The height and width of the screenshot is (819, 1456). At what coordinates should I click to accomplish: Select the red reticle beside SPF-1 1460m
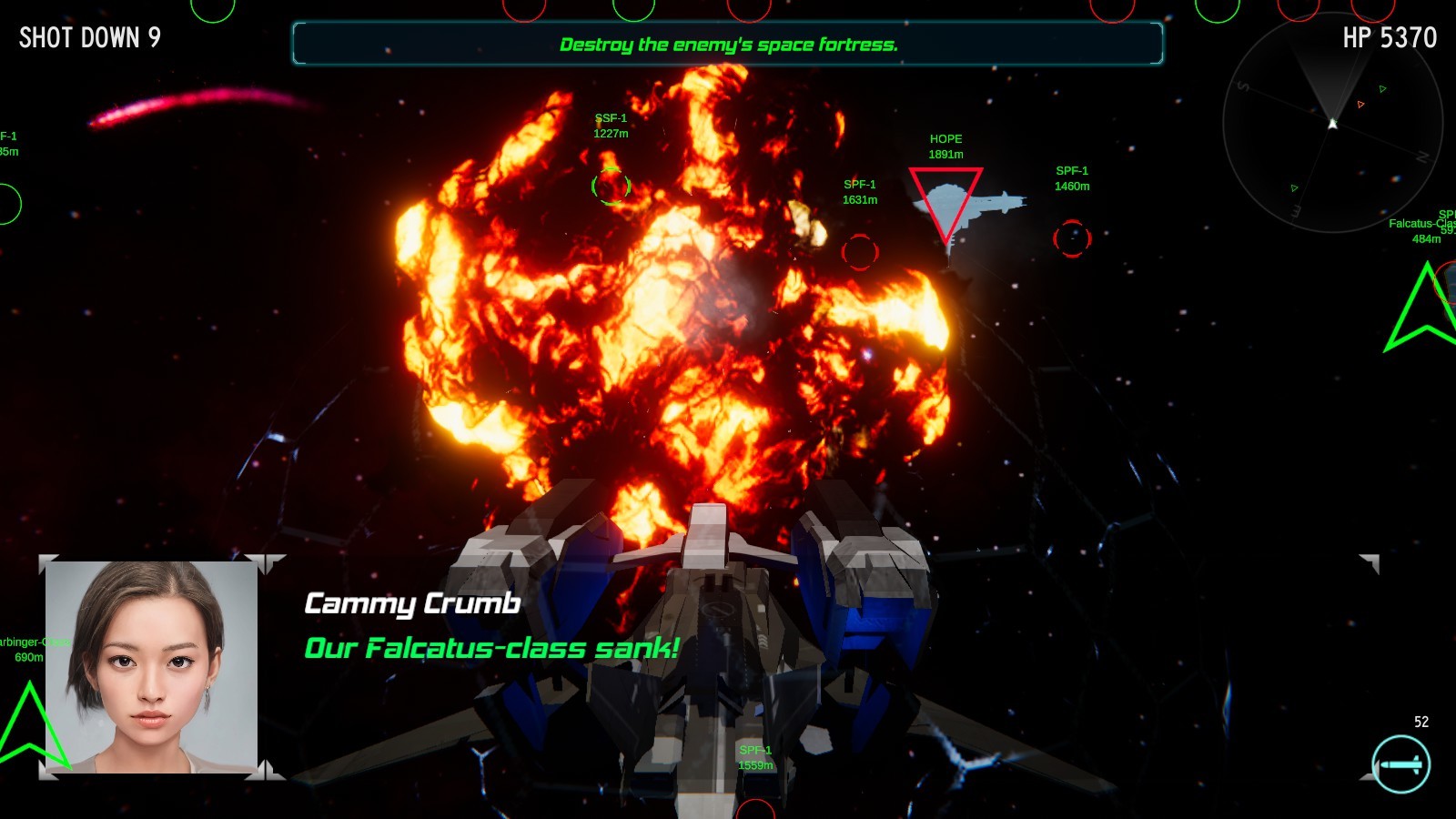click(1072, 240)
